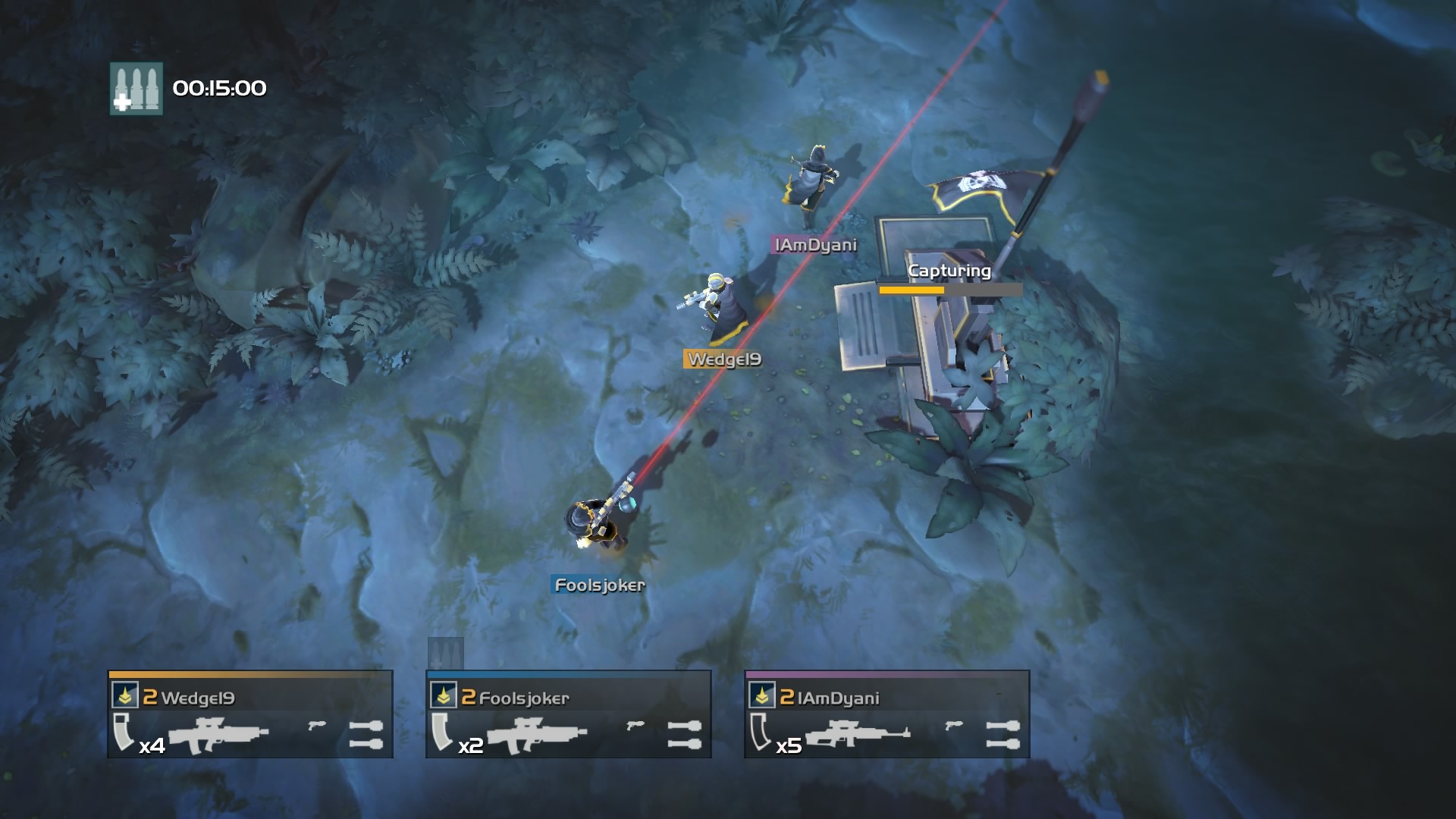Screen dimensions: 1456x819
Task: Open the IAmDyani nameplate above the character
Action: pos(814,245)
